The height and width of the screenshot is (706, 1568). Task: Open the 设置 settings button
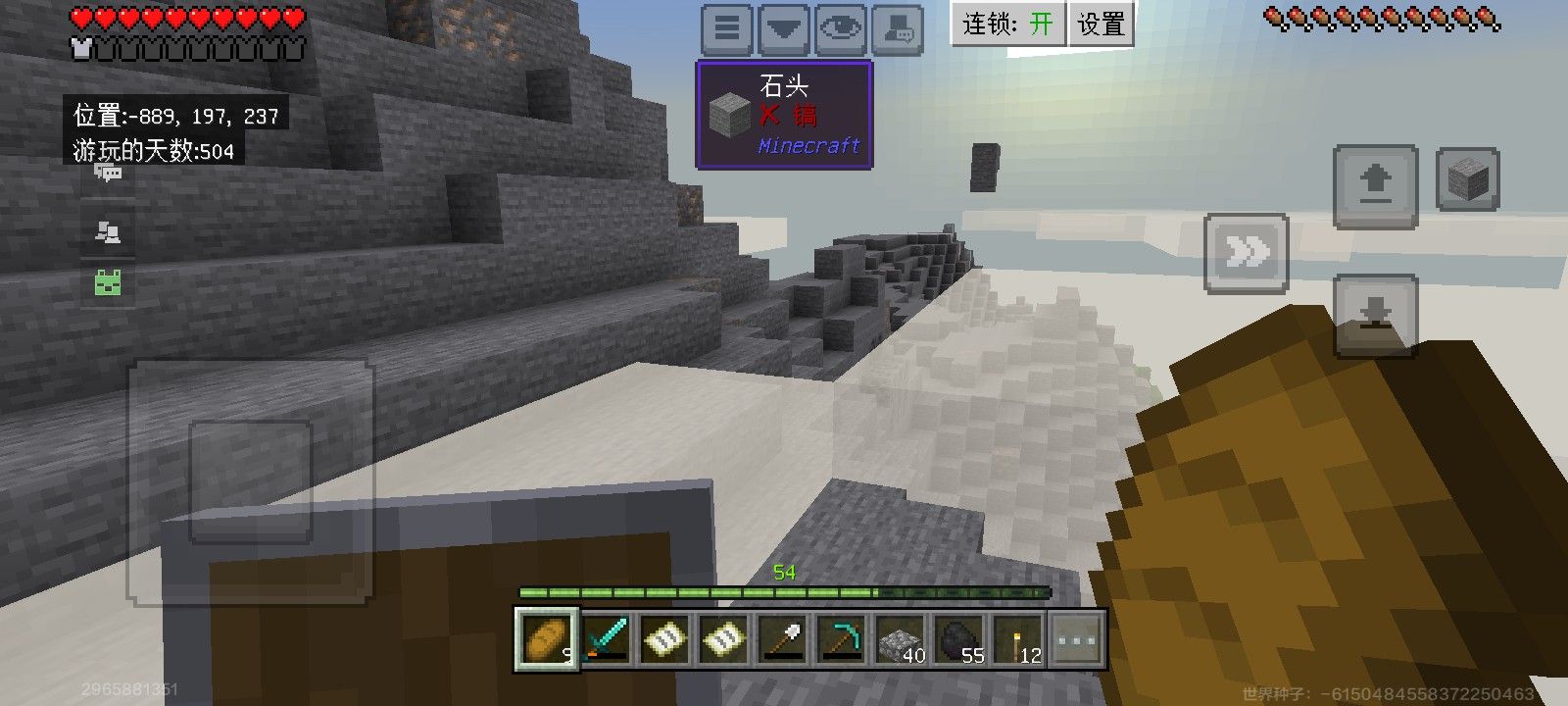(x=1101, y=24)
